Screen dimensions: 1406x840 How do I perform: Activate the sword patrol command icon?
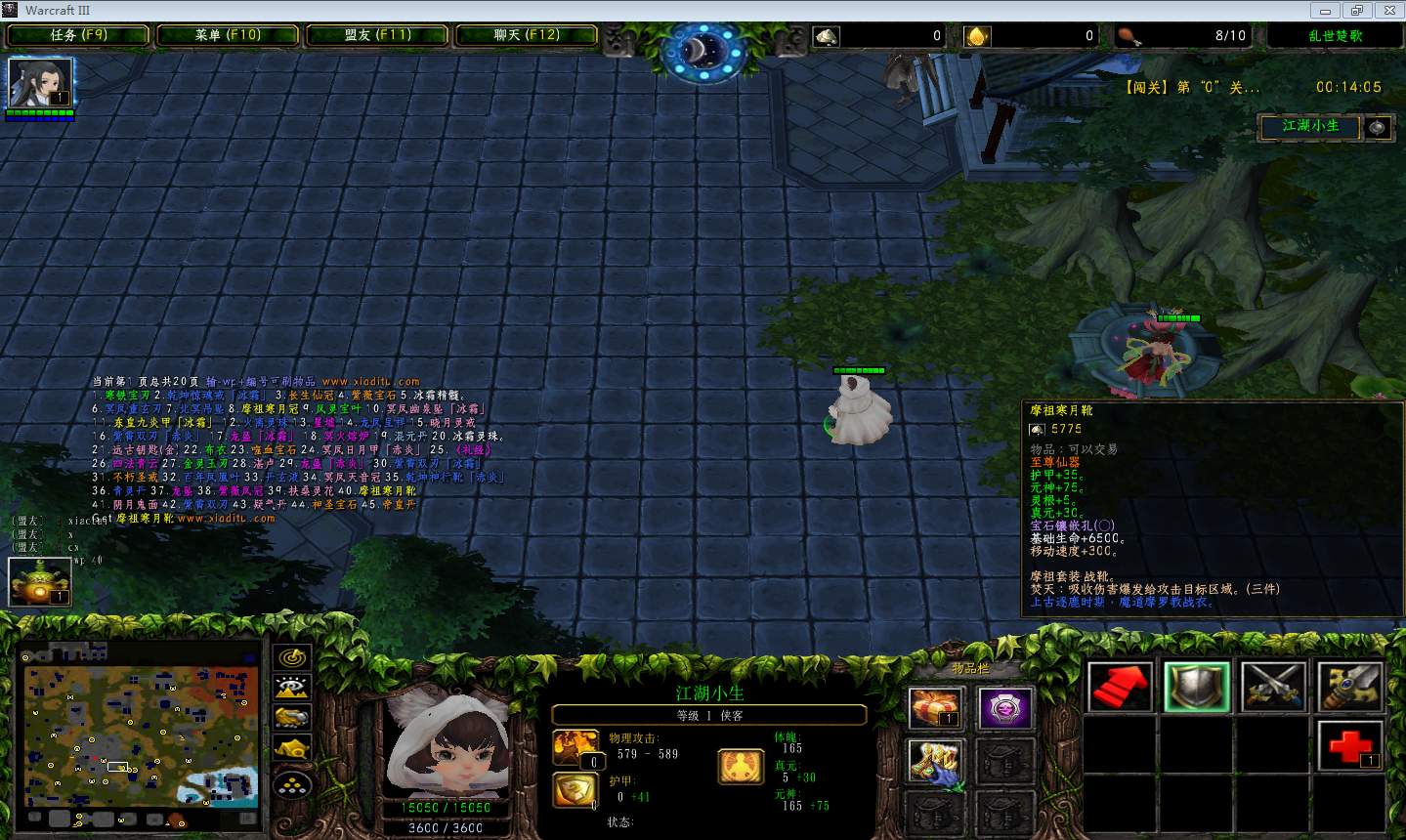[x=1349, y=687]
